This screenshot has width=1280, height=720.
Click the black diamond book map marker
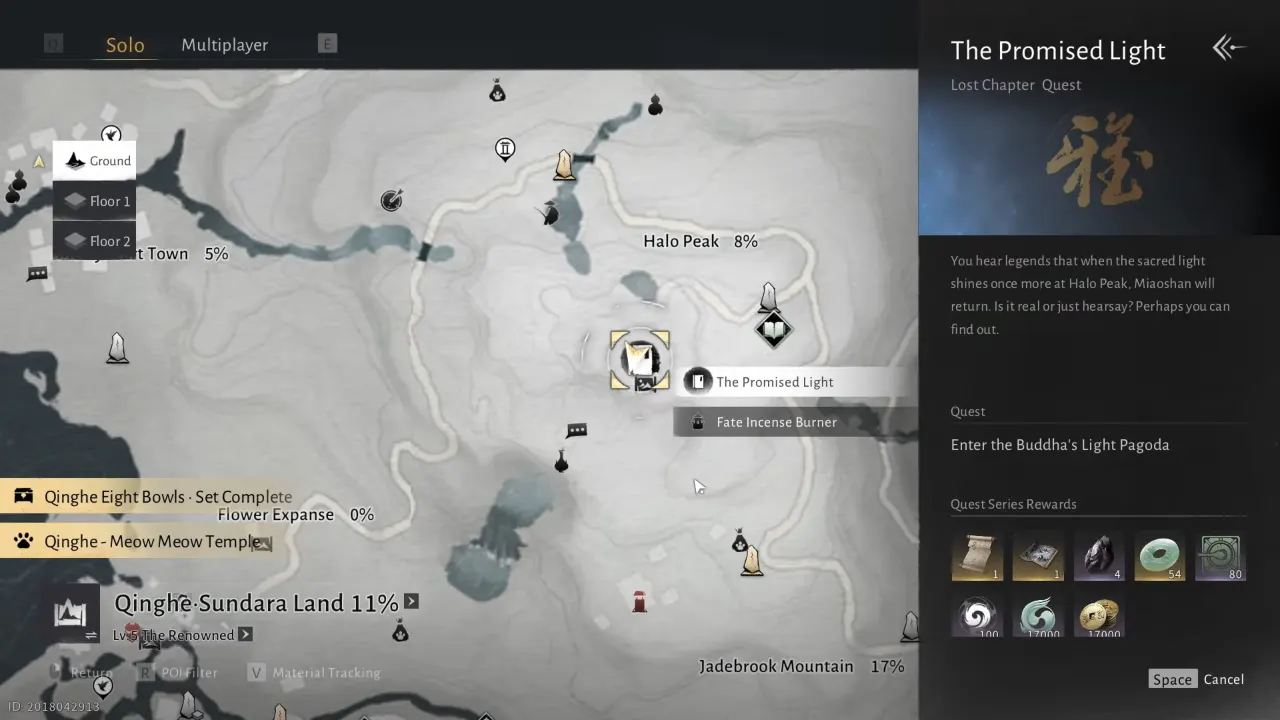coord(773,329)
